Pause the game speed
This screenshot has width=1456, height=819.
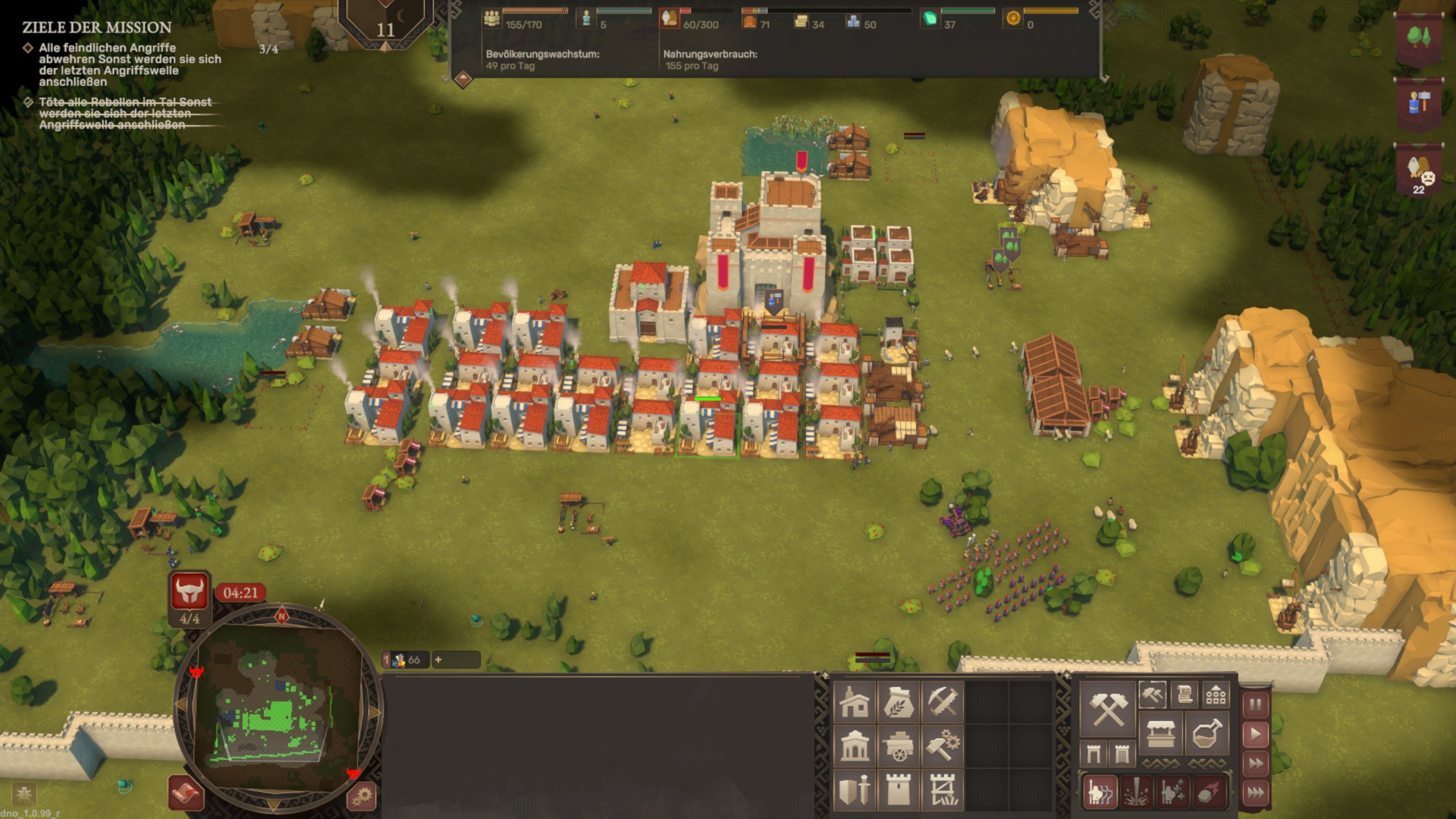click(x=1256, y=704)
